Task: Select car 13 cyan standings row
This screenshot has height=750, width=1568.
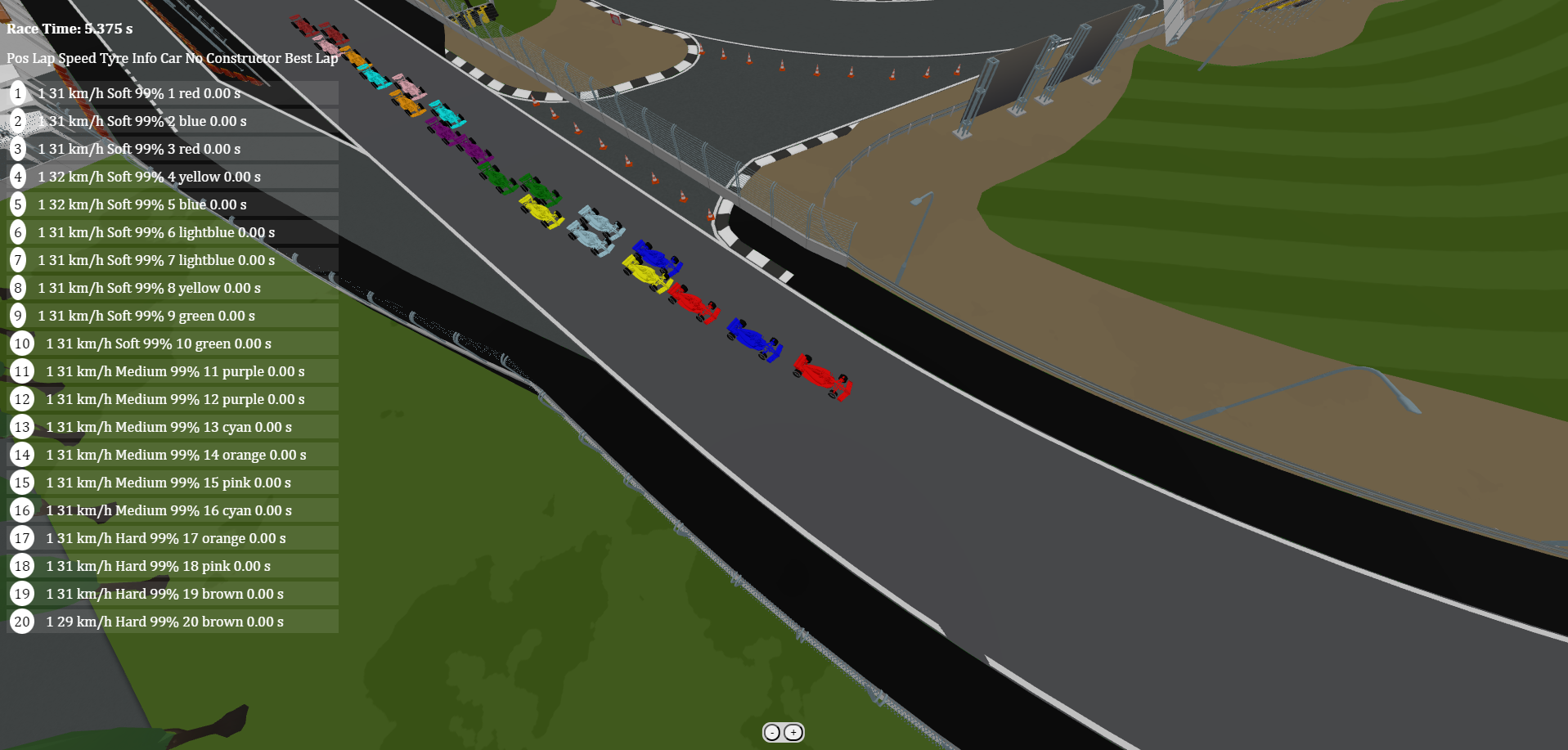Action: click(x=173, y=427)
